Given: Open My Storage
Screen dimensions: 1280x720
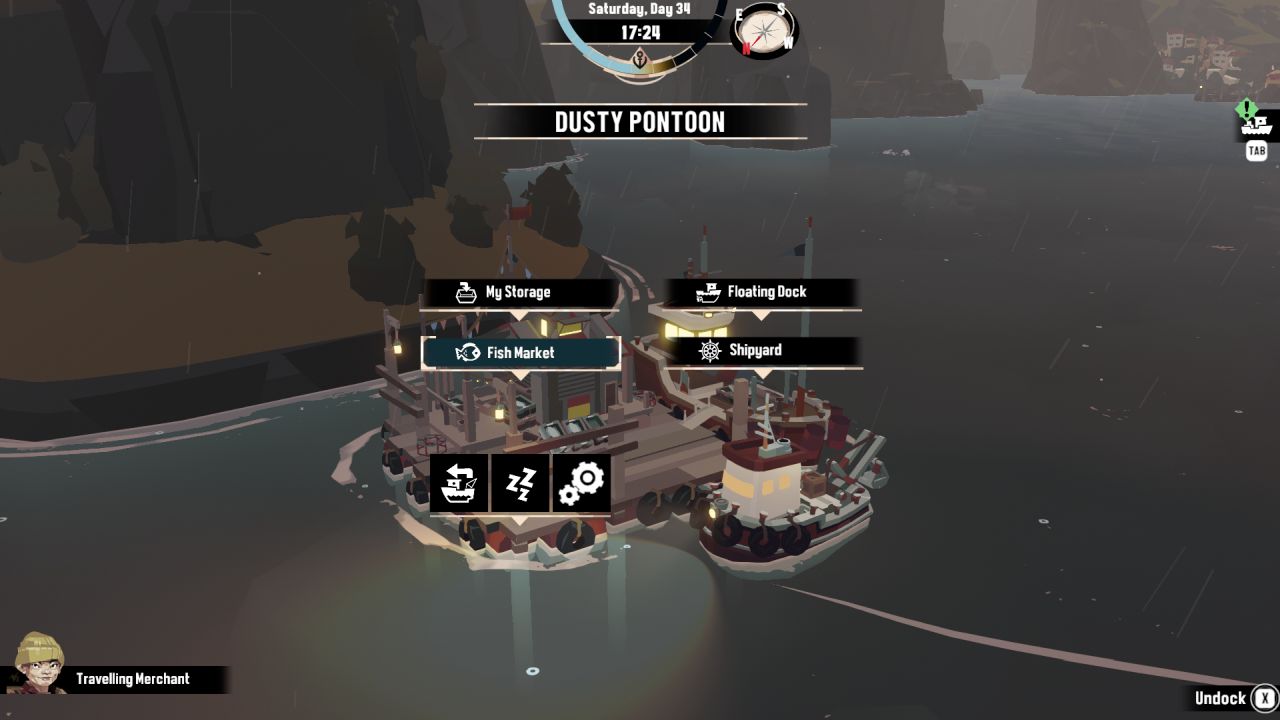Looking at the screenshot, I should (x=519, y=292).
